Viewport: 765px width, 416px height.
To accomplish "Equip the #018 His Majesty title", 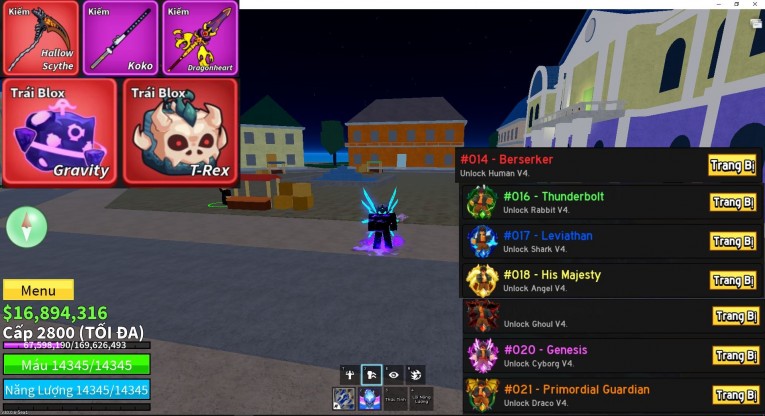I will pos(733,280).
